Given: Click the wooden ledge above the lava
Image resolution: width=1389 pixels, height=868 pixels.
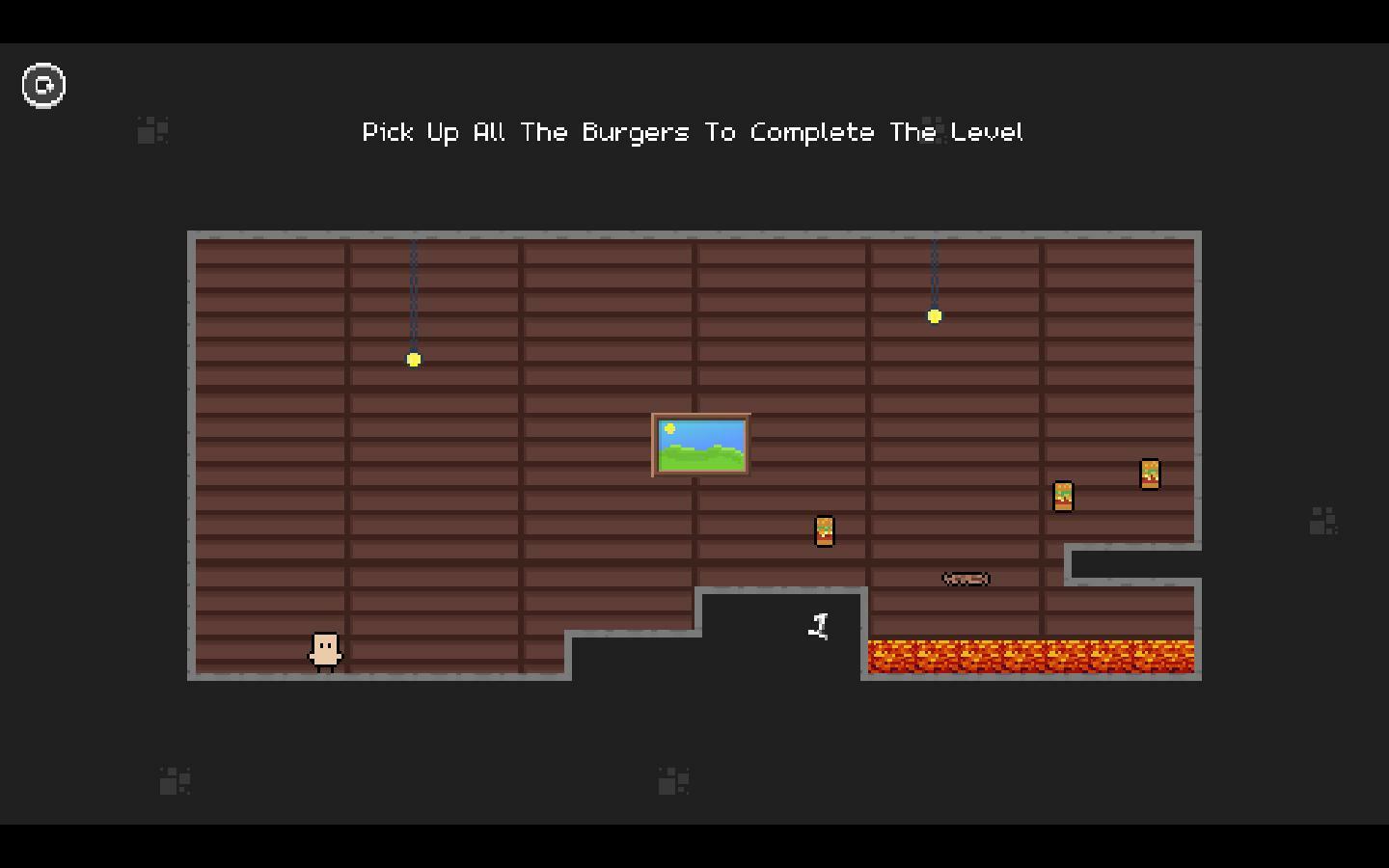Looking at the screenshot, I should (x=966, y=579).
